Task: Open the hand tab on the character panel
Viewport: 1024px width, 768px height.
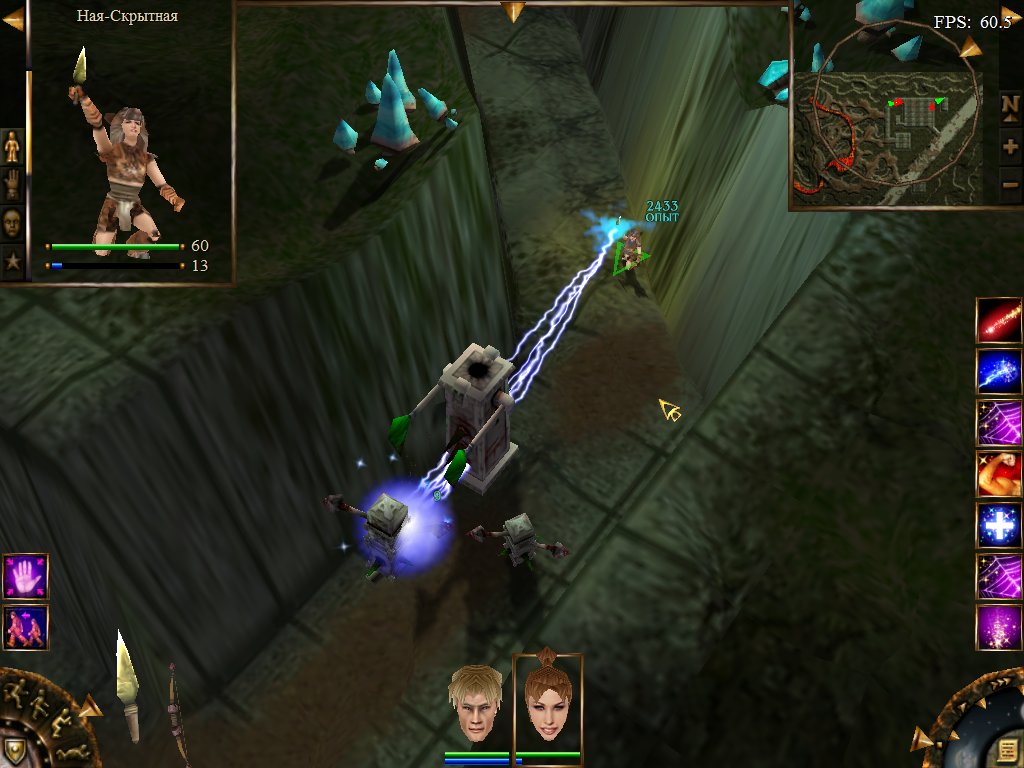Action: click(12, 184)
